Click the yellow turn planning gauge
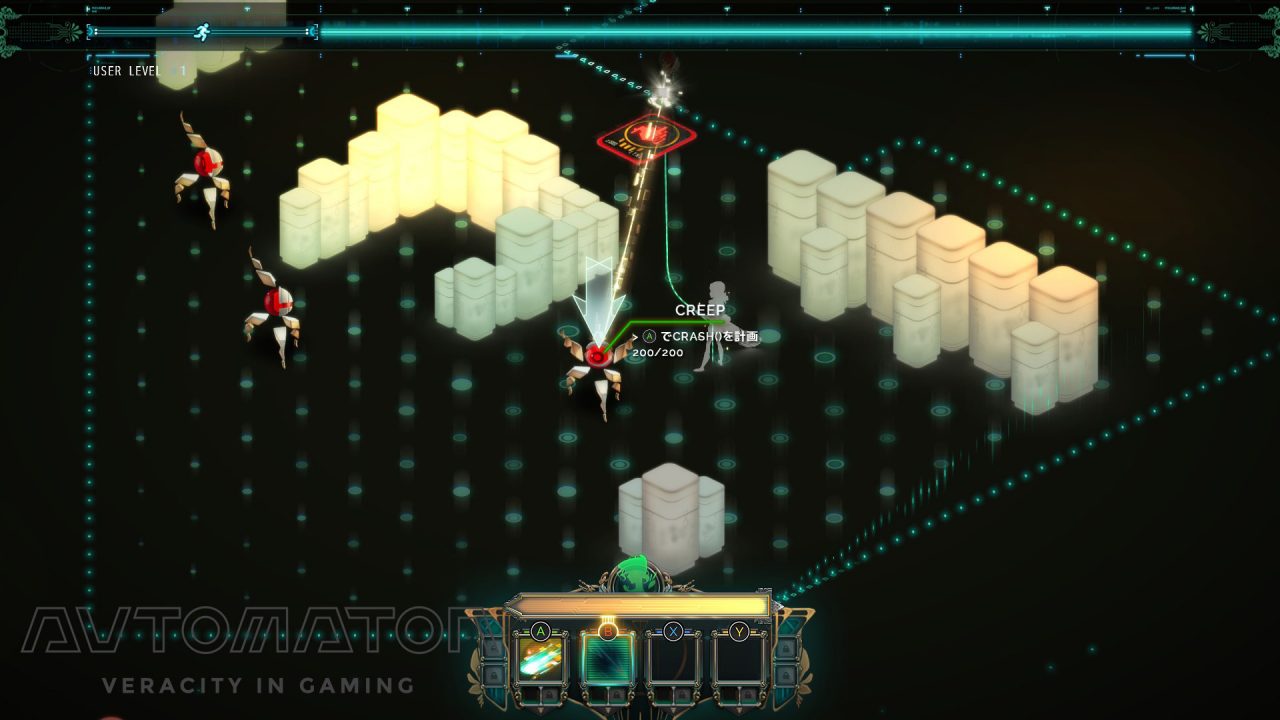This screenshot has height=720, width=1280. 640,603
